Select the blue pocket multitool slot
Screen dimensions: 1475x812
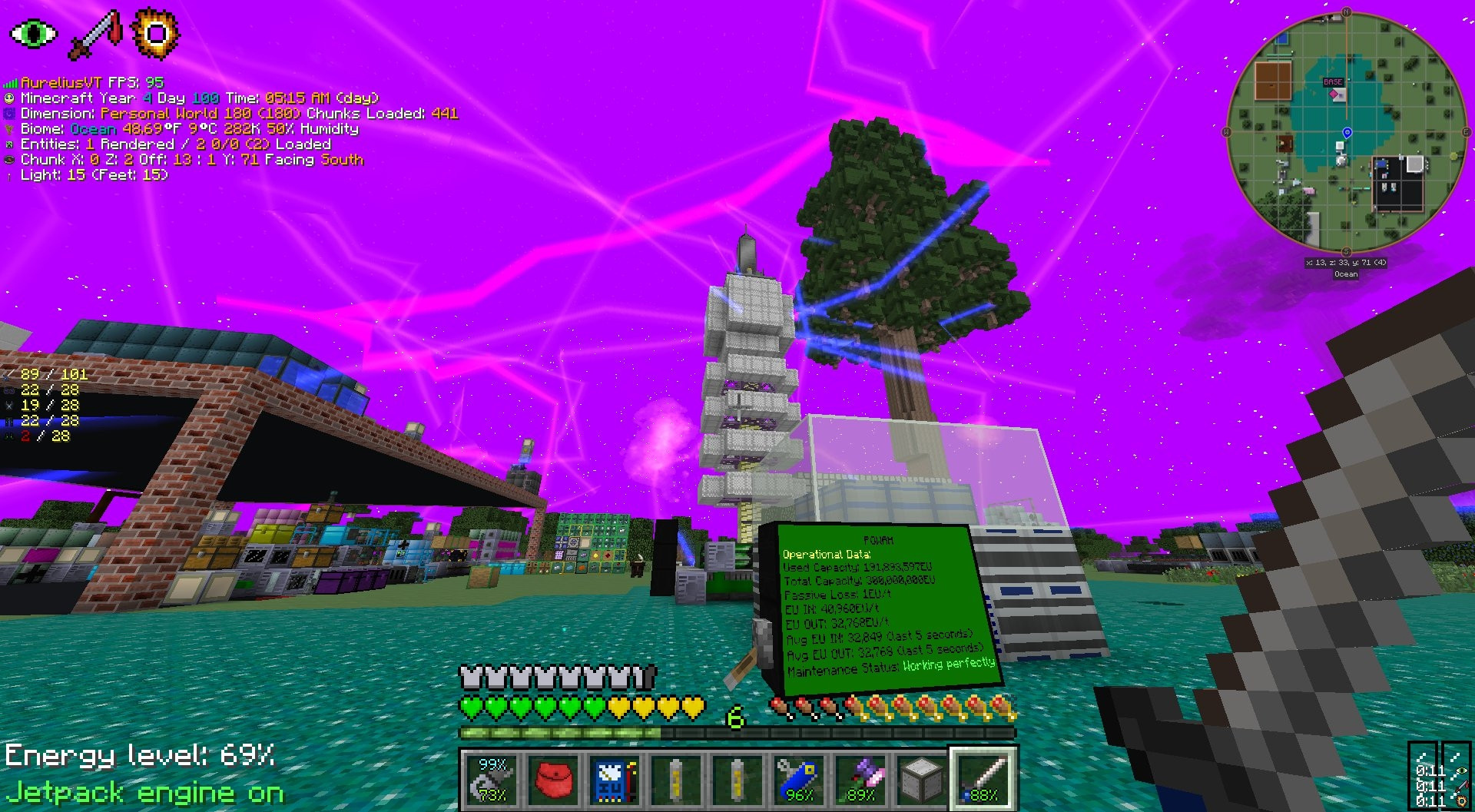(x=799, y=779)
